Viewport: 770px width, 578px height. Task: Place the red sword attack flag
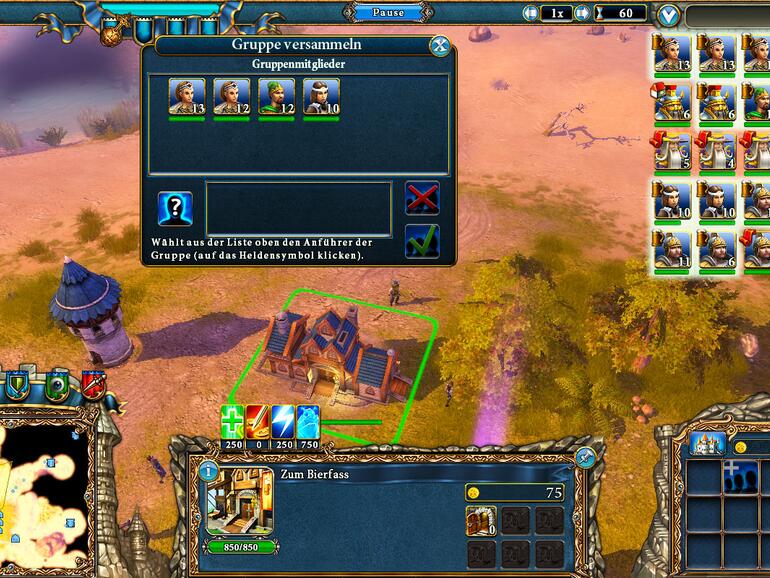[x=93, y=384]
